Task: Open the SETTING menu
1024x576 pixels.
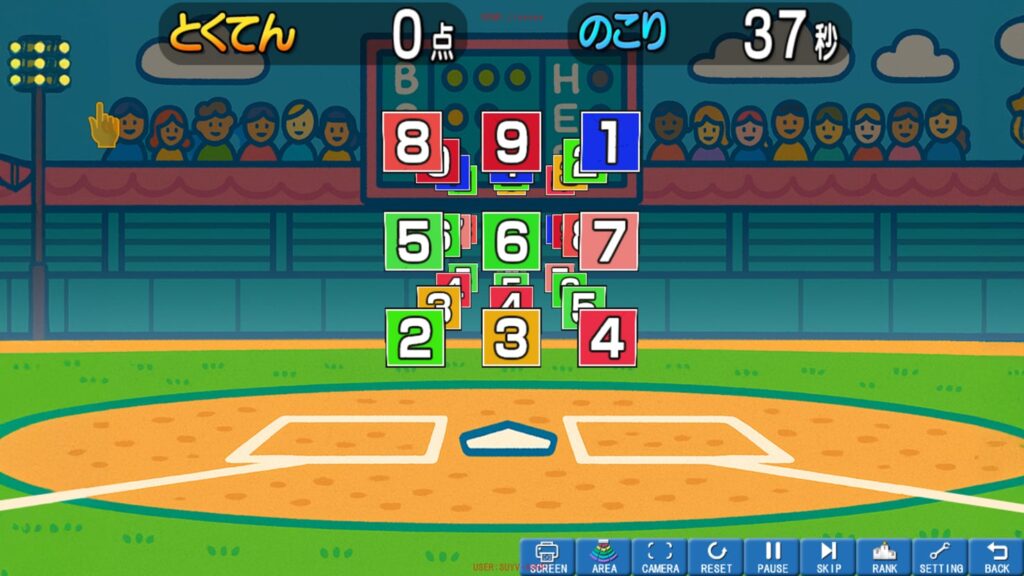Action: tap(940, 557)
